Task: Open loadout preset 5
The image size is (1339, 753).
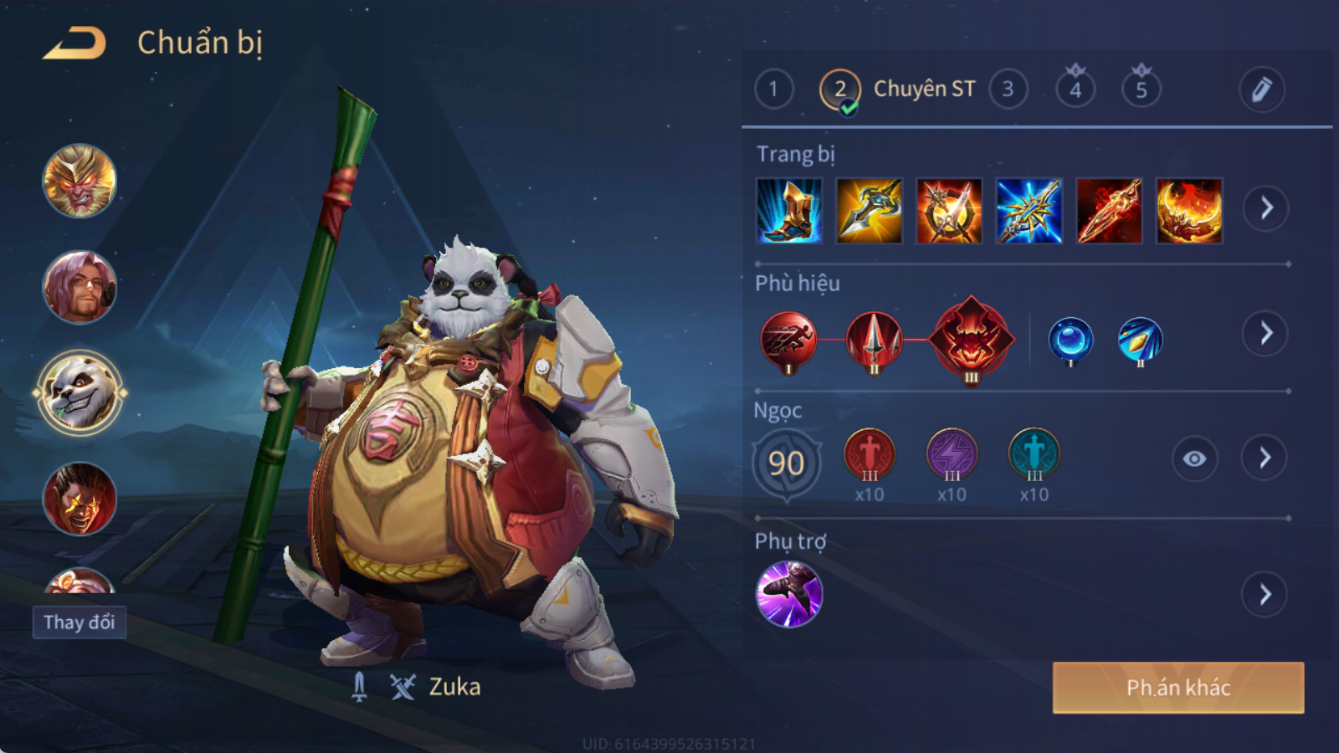Action: pyautogui.click(x=1141, y=90)
